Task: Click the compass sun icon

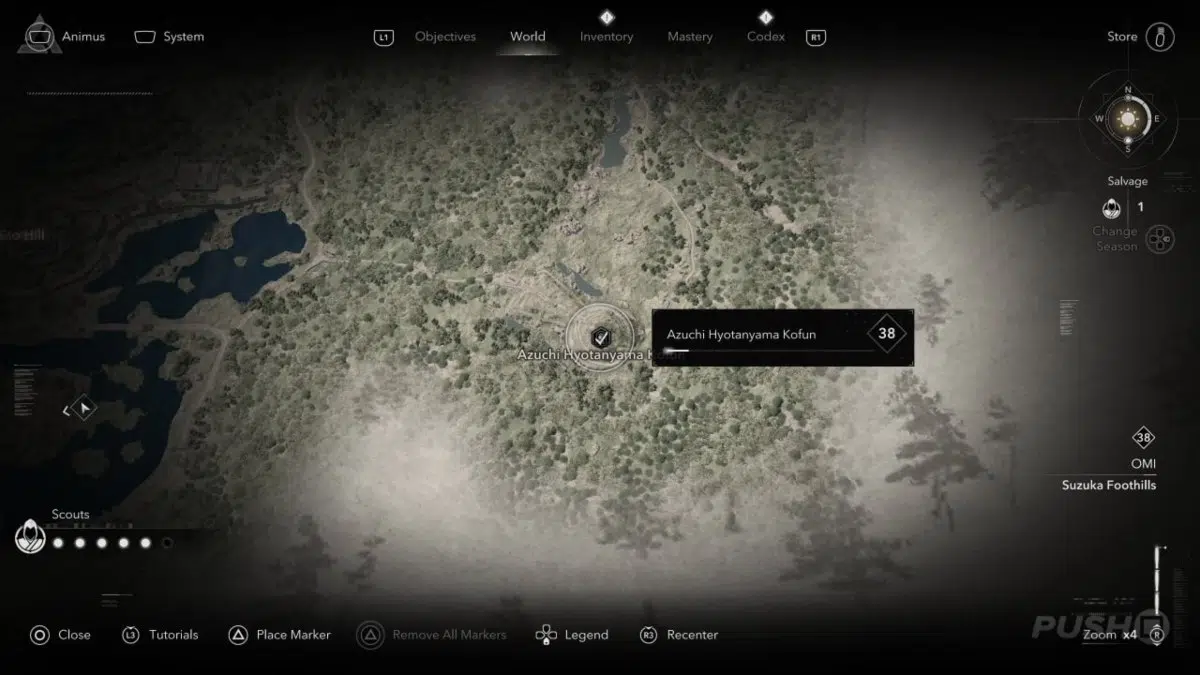Action: pos(1128,119)
